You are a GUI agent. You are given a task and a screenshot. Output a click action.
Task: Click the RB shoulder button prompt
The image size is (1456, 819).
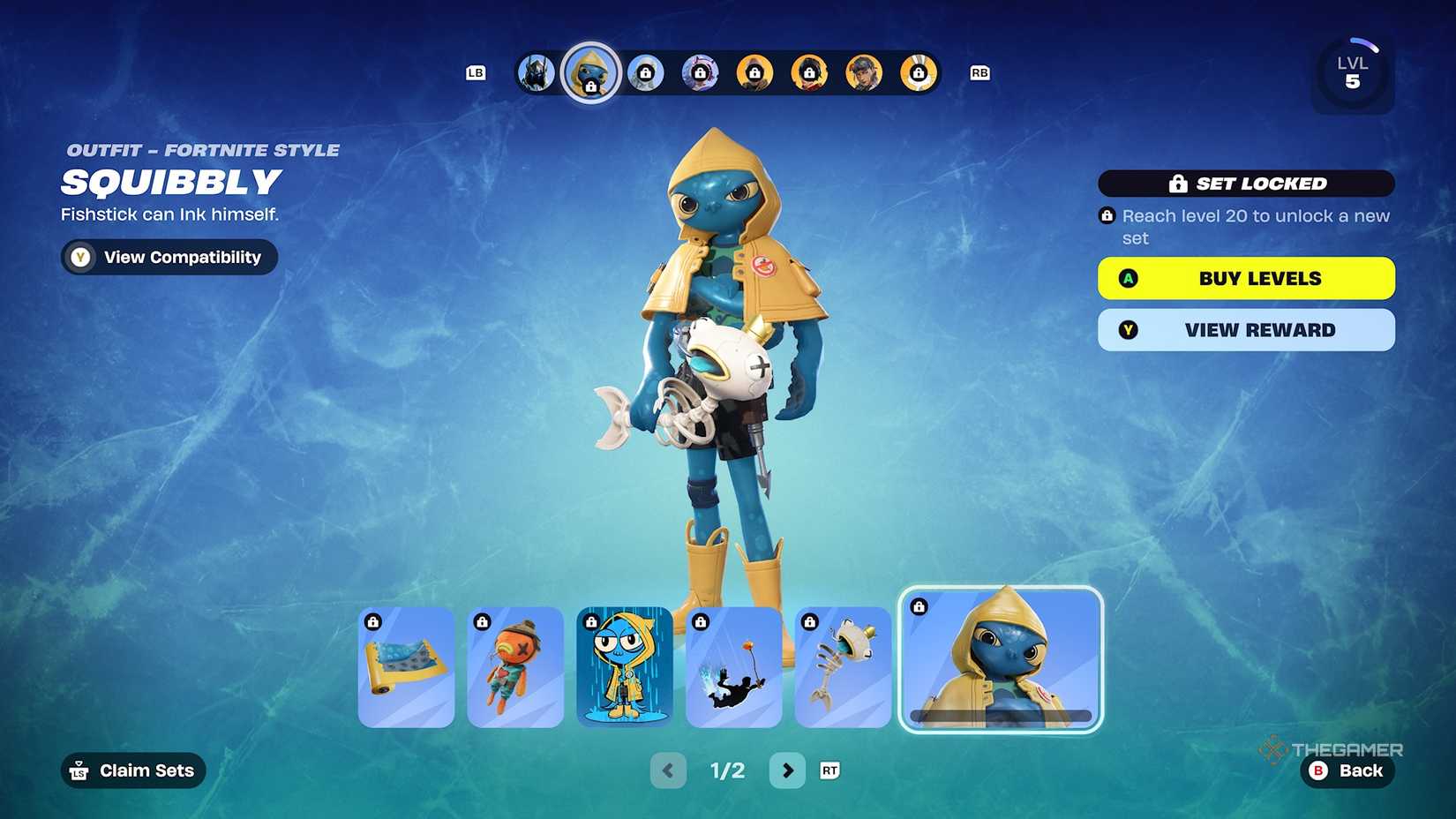point(979,72)
